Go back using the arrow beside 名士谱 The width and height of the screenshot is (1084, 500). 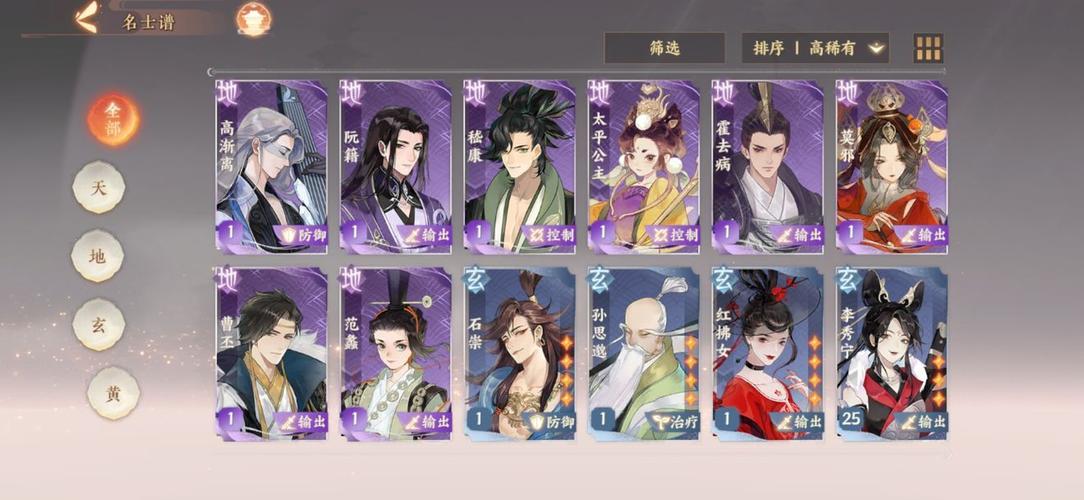pyautogui.click(x=87, y=17)
